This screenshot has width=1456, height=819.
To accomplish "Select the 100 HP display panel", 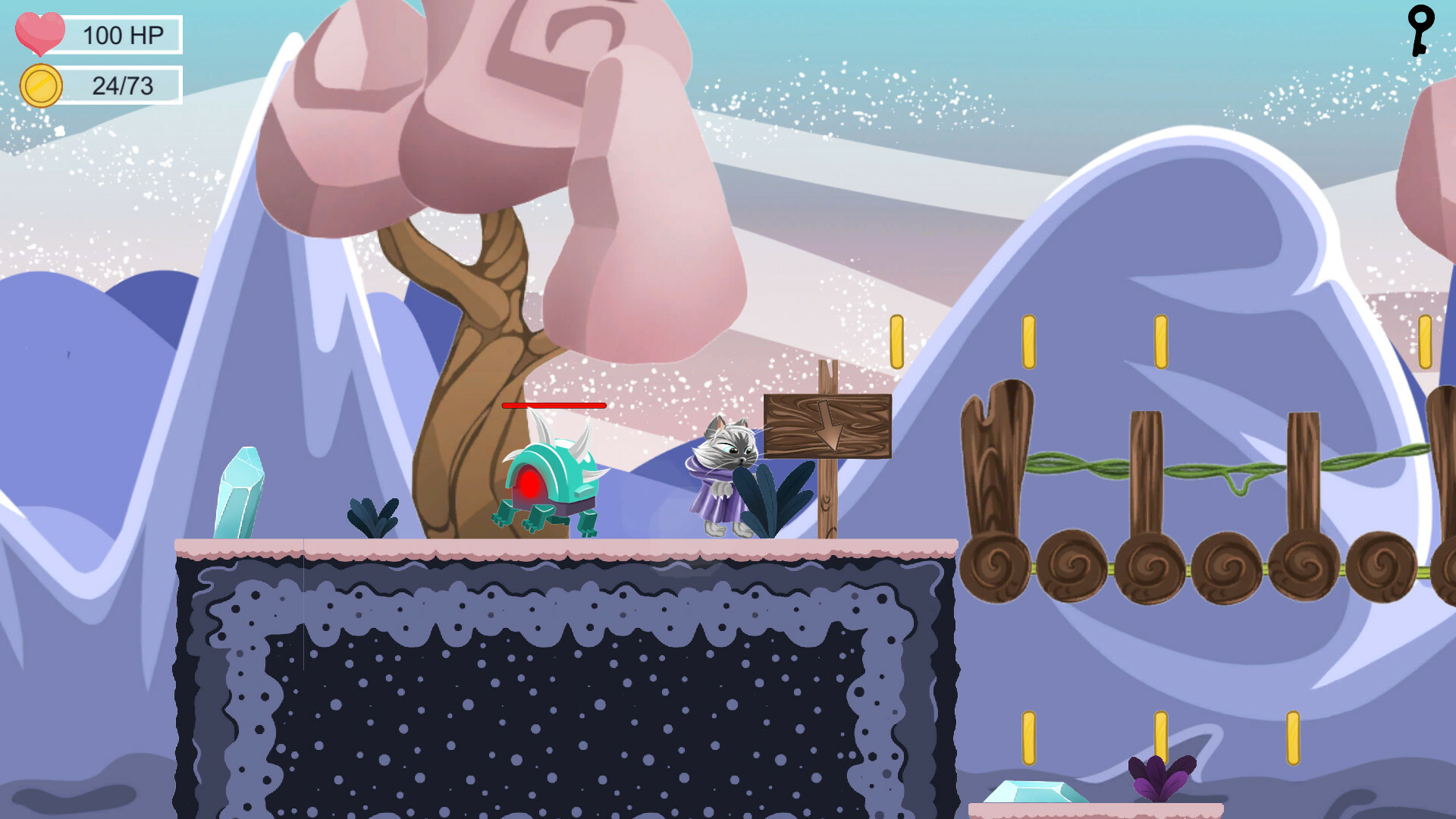I will click(x=121, y=34).
